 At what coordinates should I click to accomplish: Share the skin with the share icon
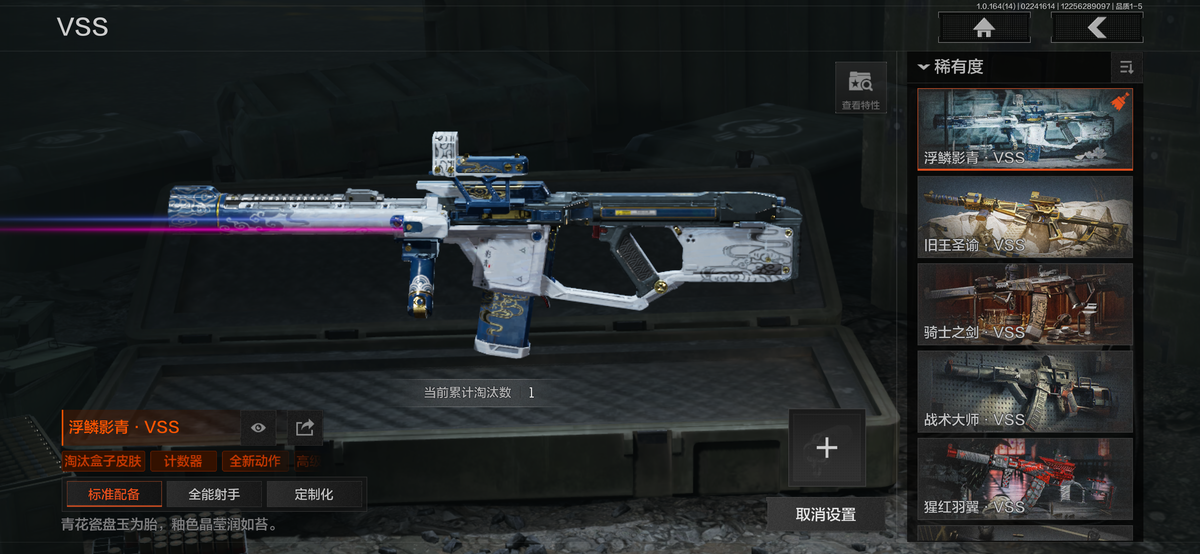pos(305,428)
